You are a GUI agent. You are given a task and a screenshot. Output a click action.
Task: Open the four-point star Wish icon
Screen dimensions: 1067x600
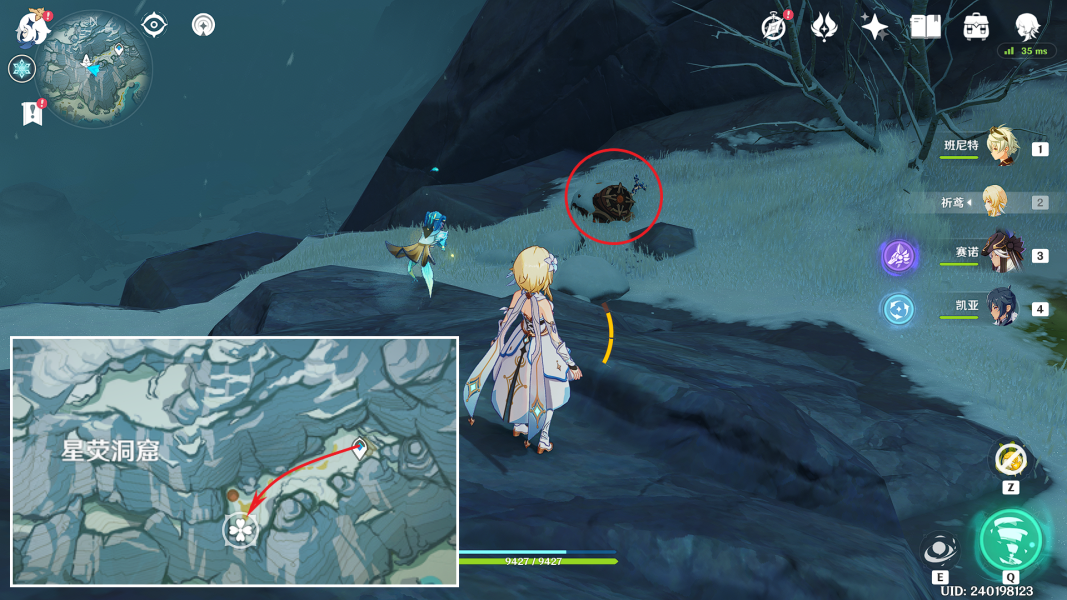[x=875, y=27]
